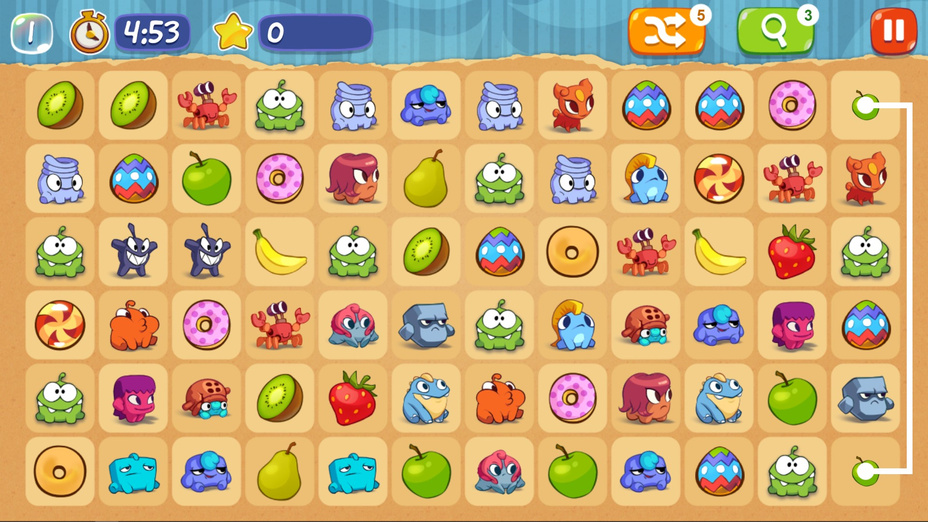Use the orange shuffle button
Screen dimensions: 928x522
tap(666, 32)
